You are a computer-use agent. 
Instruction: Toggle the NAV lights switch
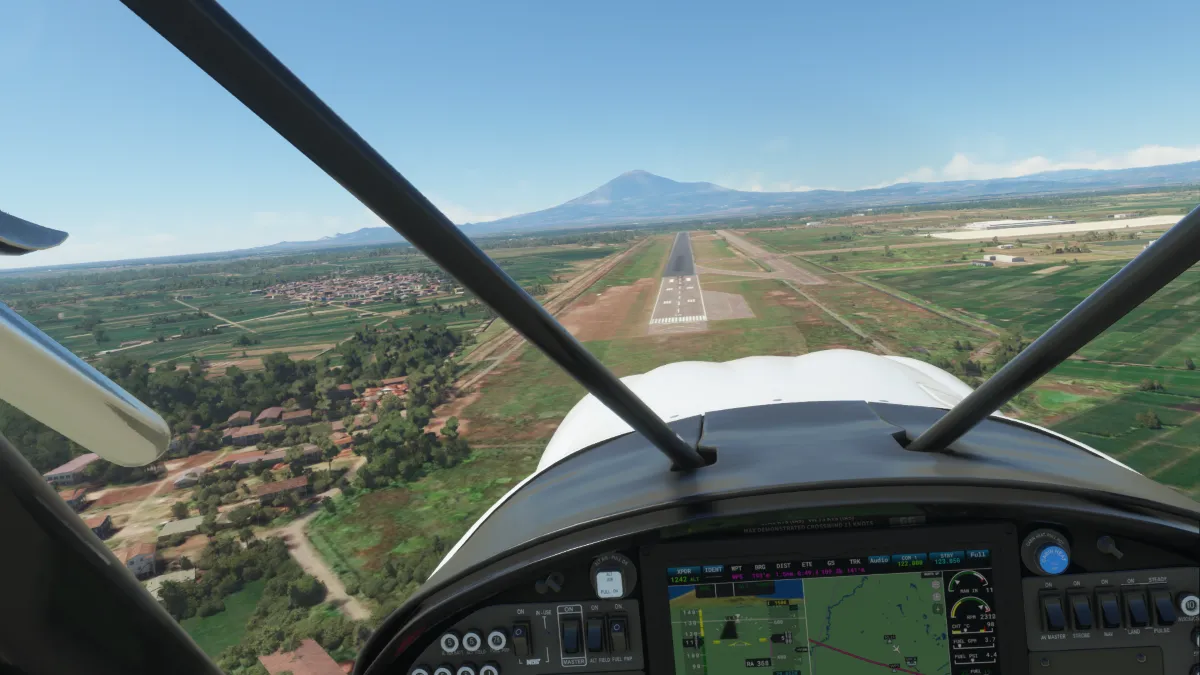(1109, 610)
